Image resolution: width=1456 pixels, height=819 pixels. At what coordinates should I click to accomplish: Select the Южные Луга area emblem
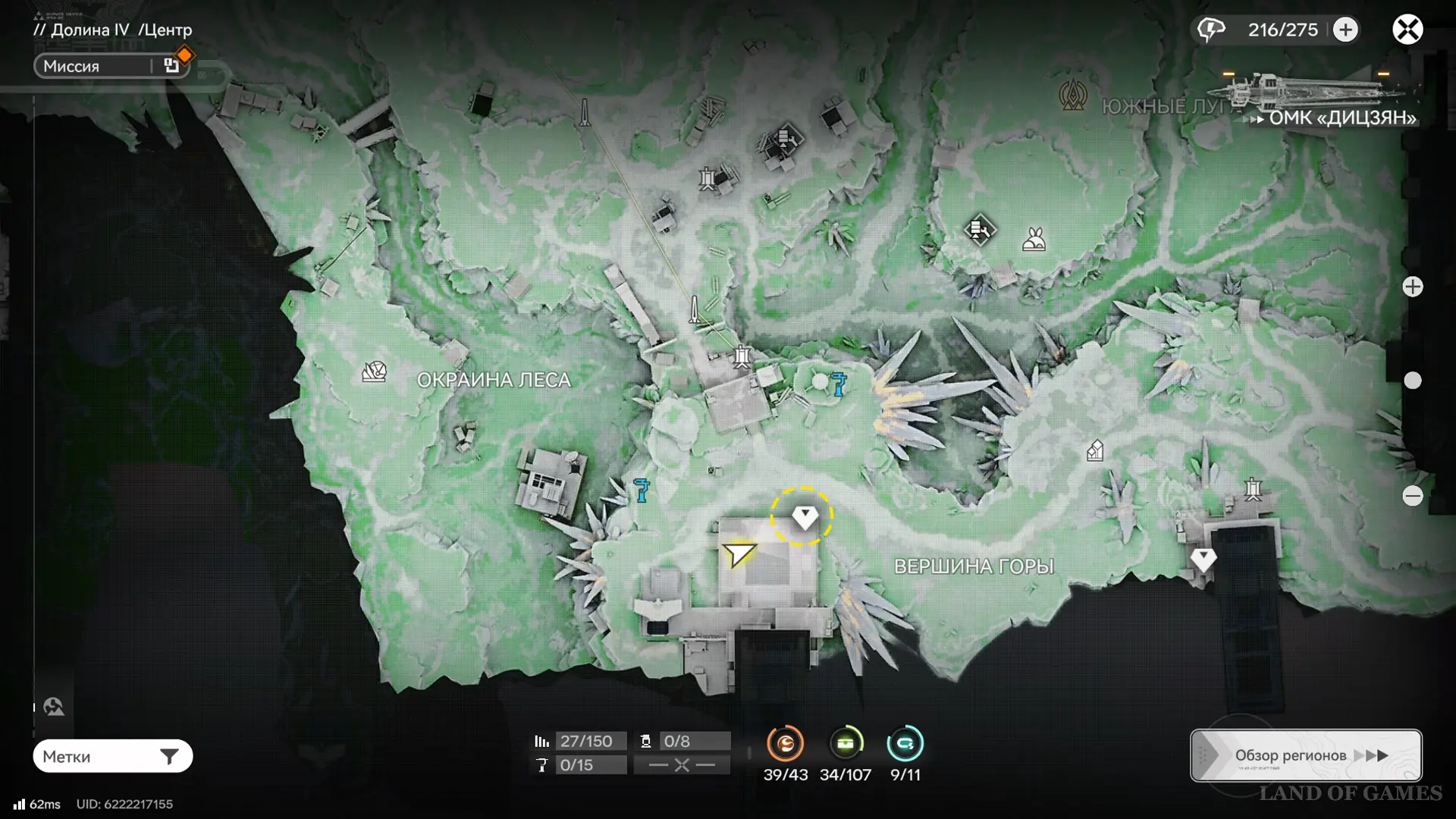(1073, 96)
